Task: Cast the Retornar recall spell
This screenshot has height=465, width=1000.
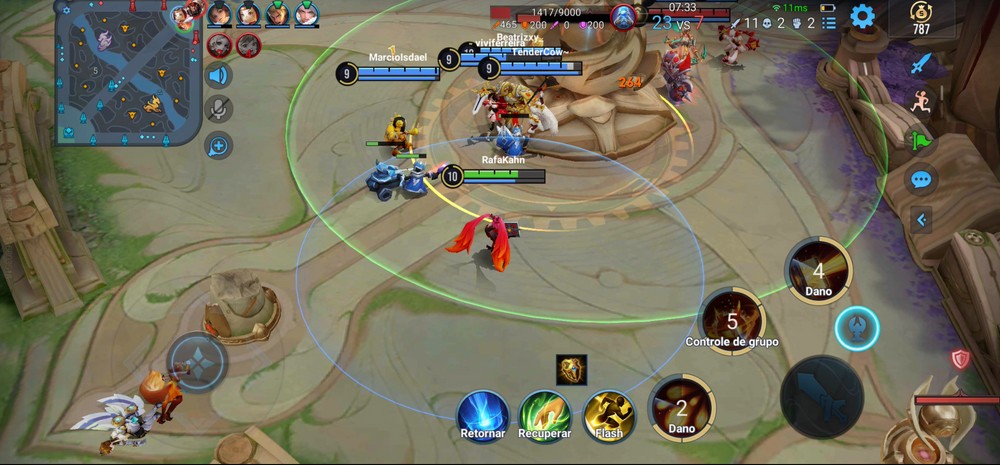Action: coord(483,414)
